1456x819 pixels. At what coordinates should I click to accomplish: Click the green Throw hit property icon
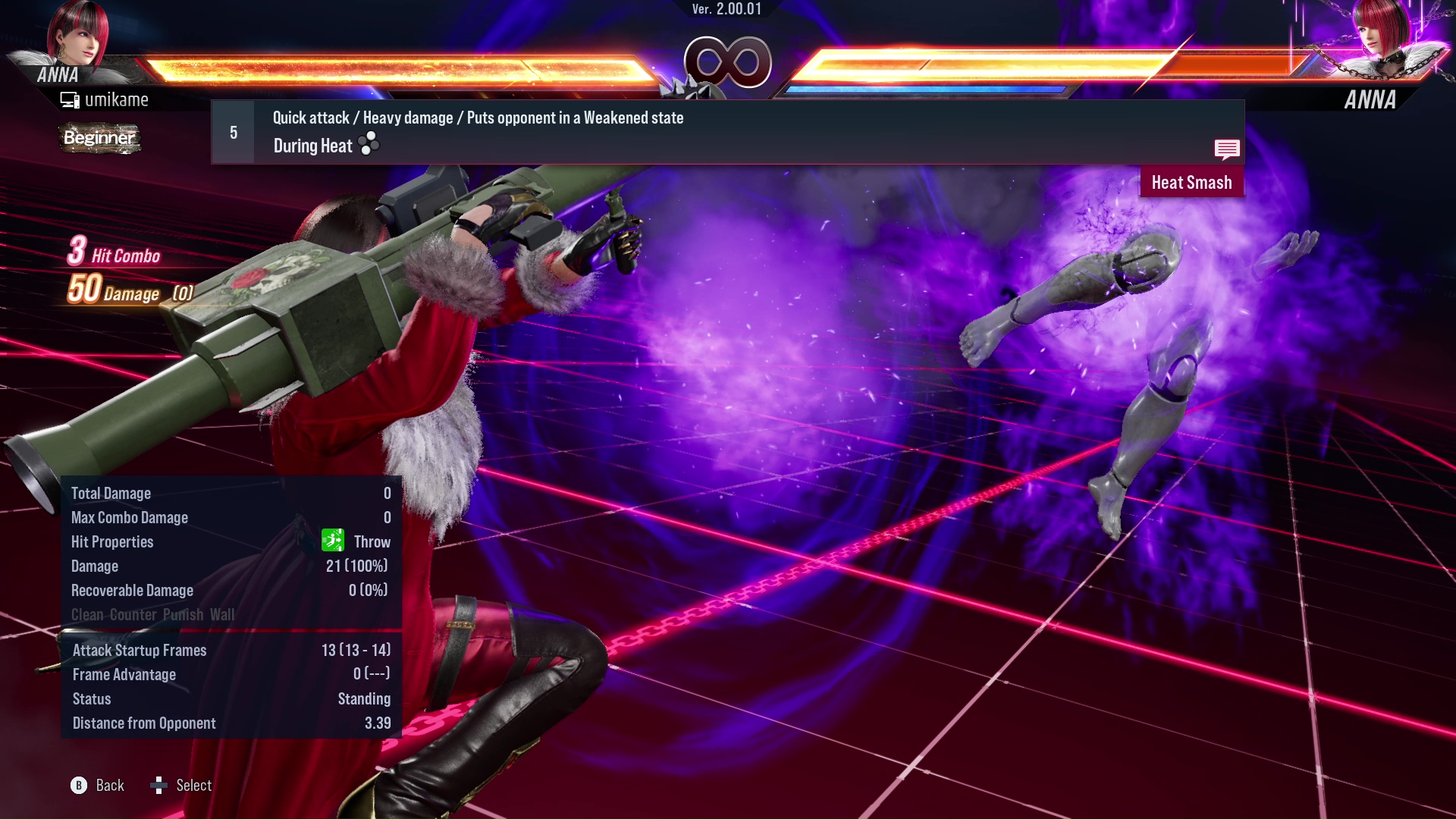(x=332, y=541)
